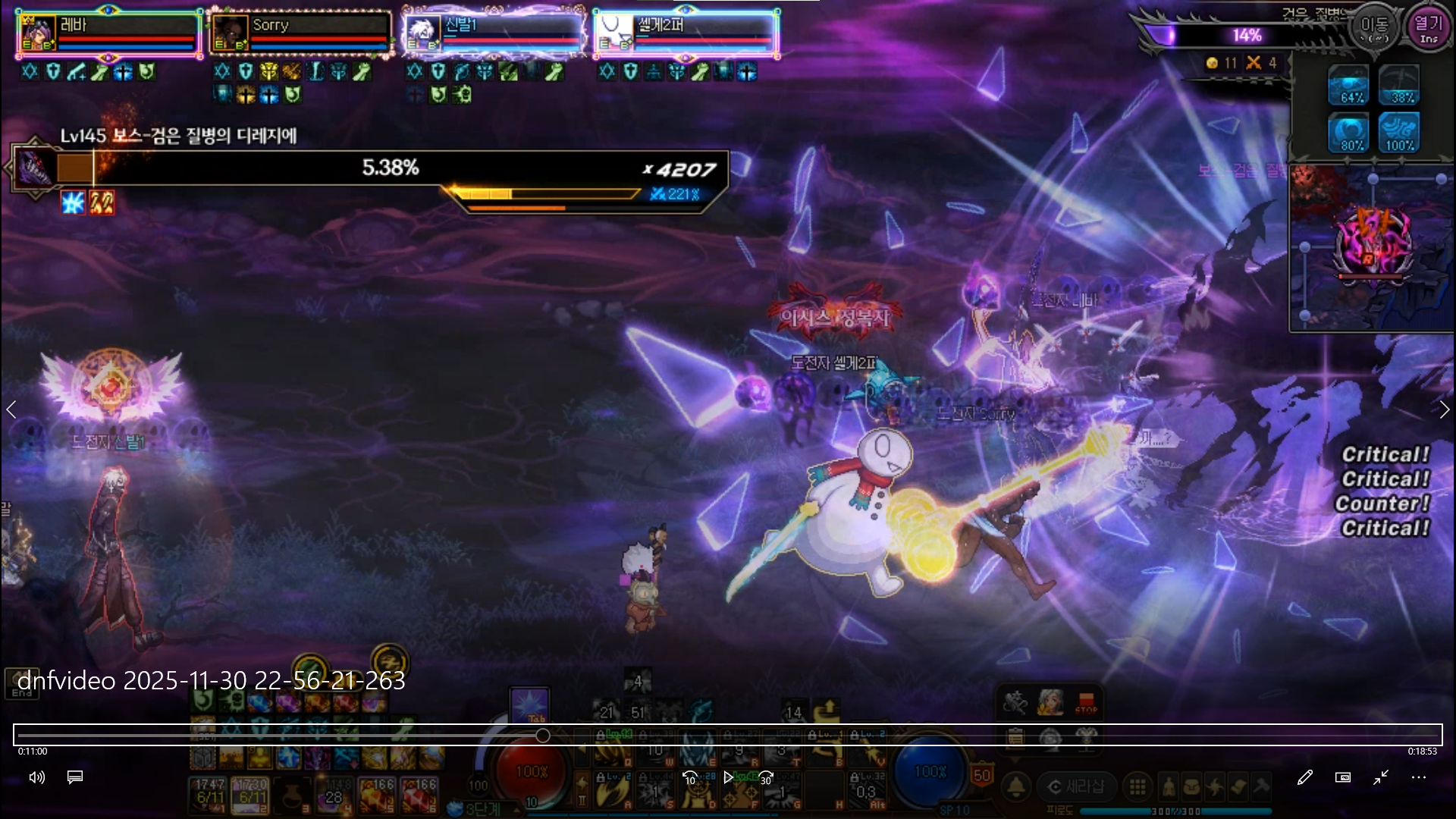The width and height of the screenshot is (1456, 819).
Task: Play the paused video
Action: [x=728, y=777]
